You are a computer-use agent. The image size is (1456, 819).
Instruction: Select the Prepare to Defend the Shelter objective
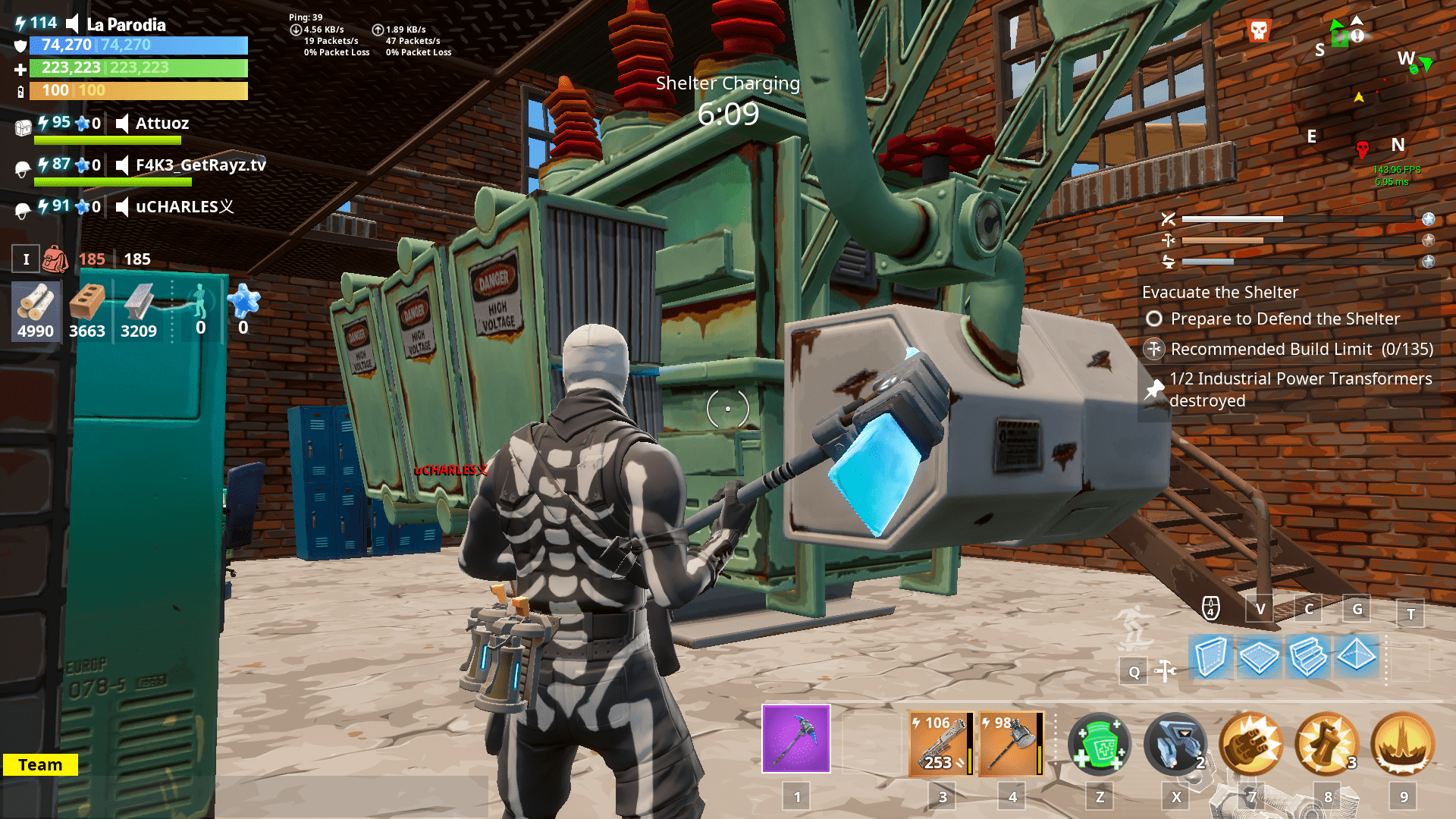tap(1285, 318)
